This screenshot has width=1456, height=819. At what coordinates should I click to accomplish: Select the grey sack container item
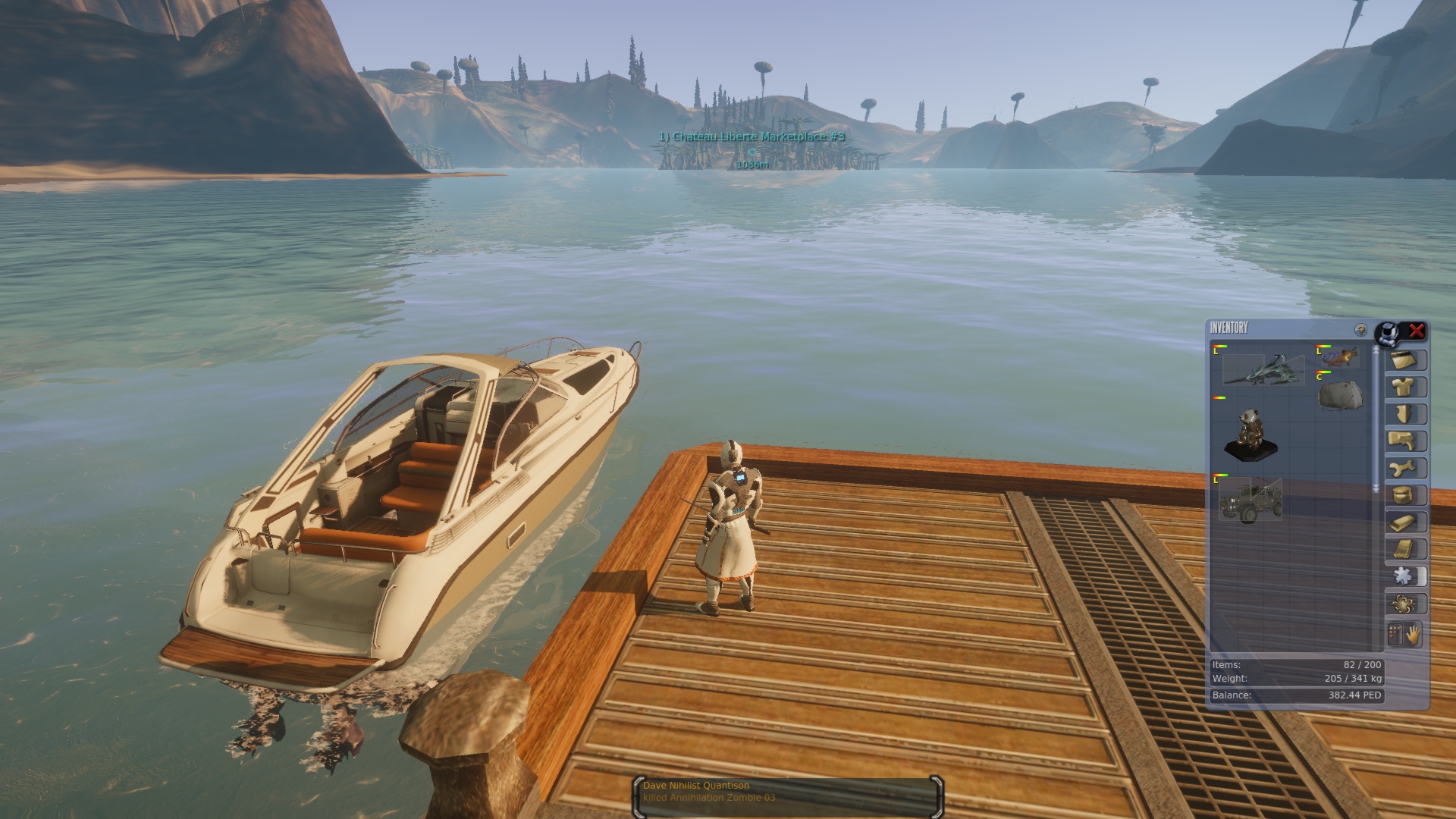click(x=1340, y=395)
